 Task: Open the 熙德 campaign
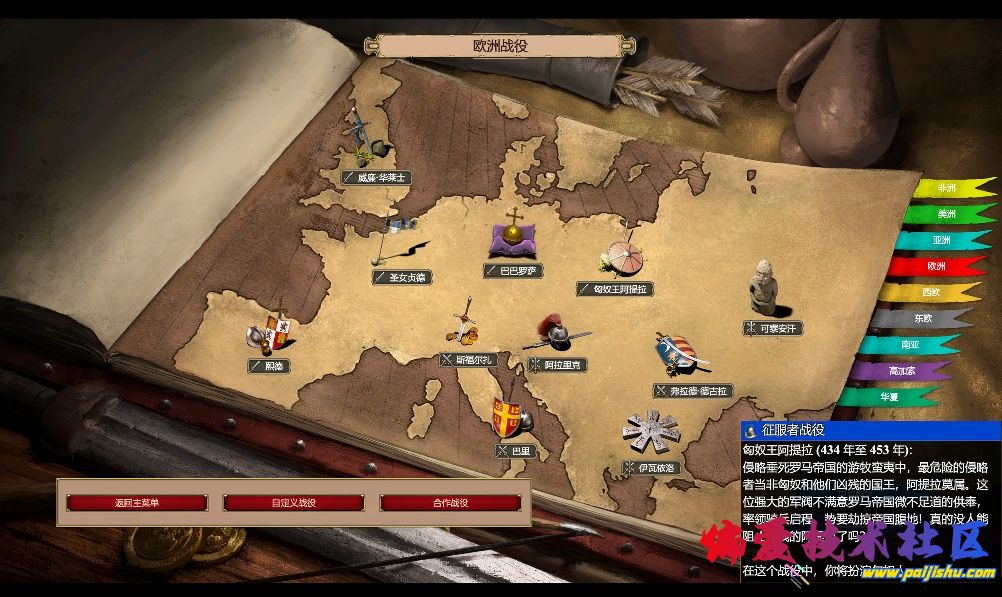(270, 367)
